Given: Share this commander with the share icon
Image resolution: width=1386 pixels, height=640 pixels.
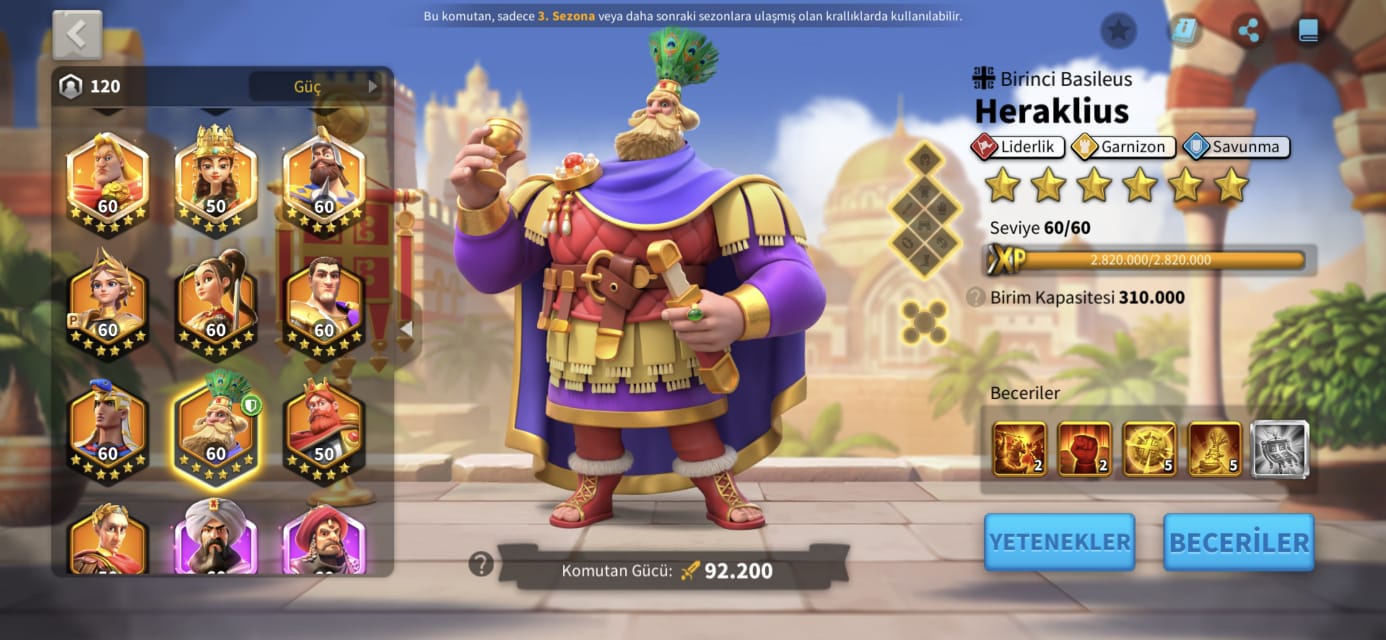Looking at the screenshot, I should tap(1248, 31).
